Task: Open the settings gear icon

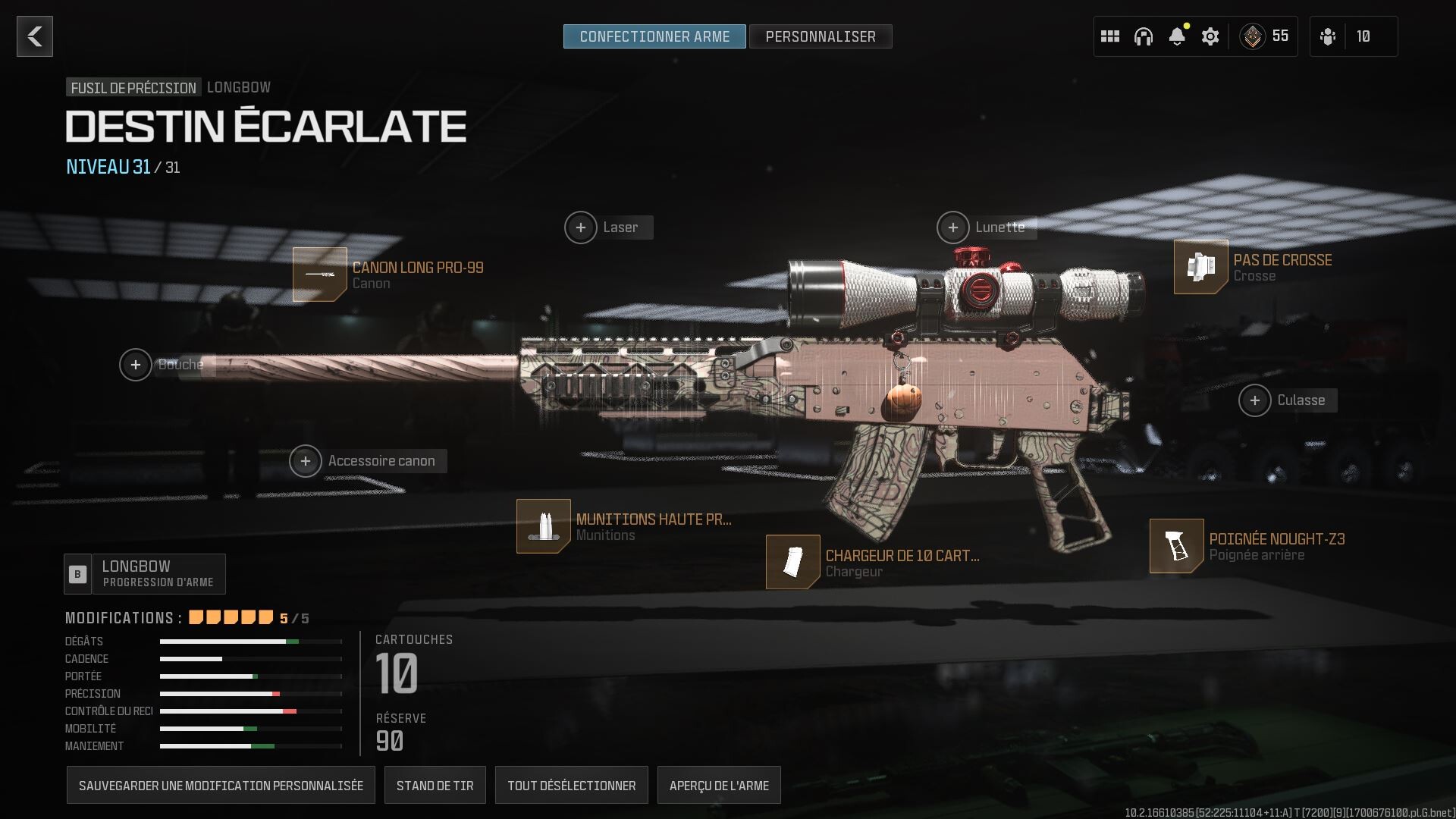Action: (x=1210, y=36)
